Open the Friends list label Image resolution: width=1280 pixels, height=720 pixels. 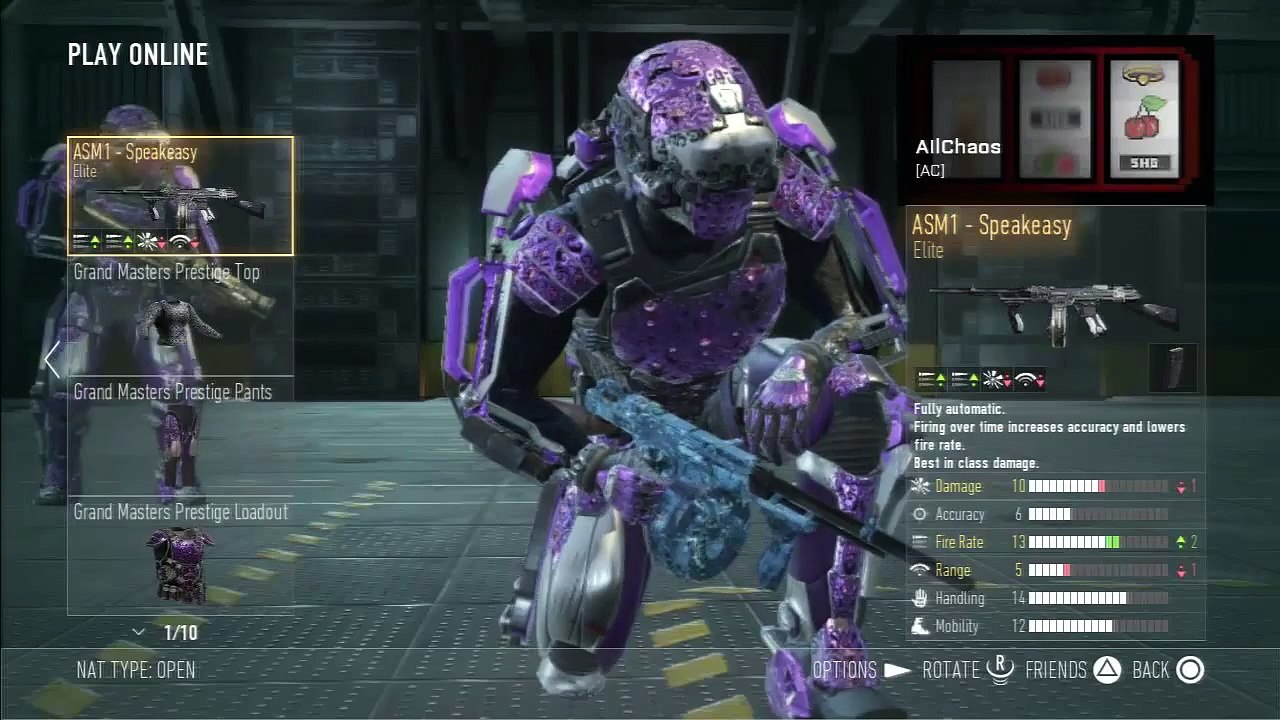[1055, 670]
